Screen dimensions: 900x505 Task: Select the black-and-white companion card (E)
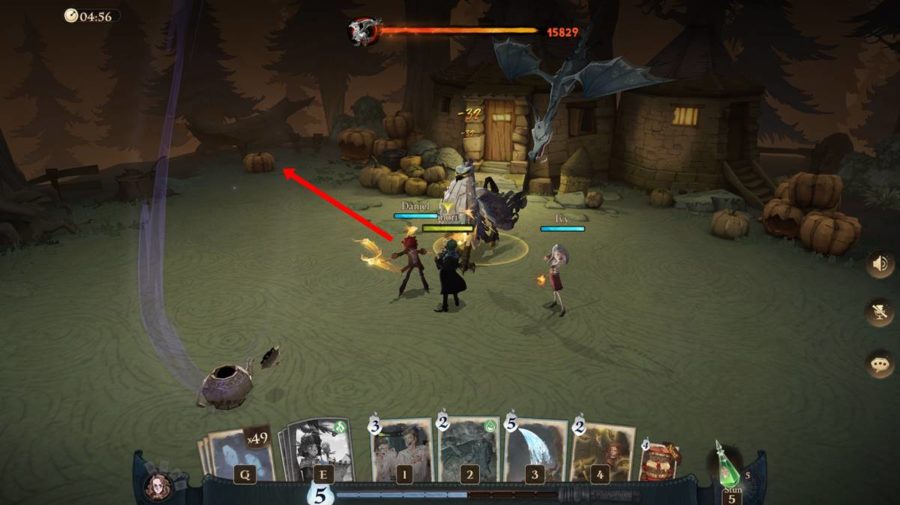point(320,452)
